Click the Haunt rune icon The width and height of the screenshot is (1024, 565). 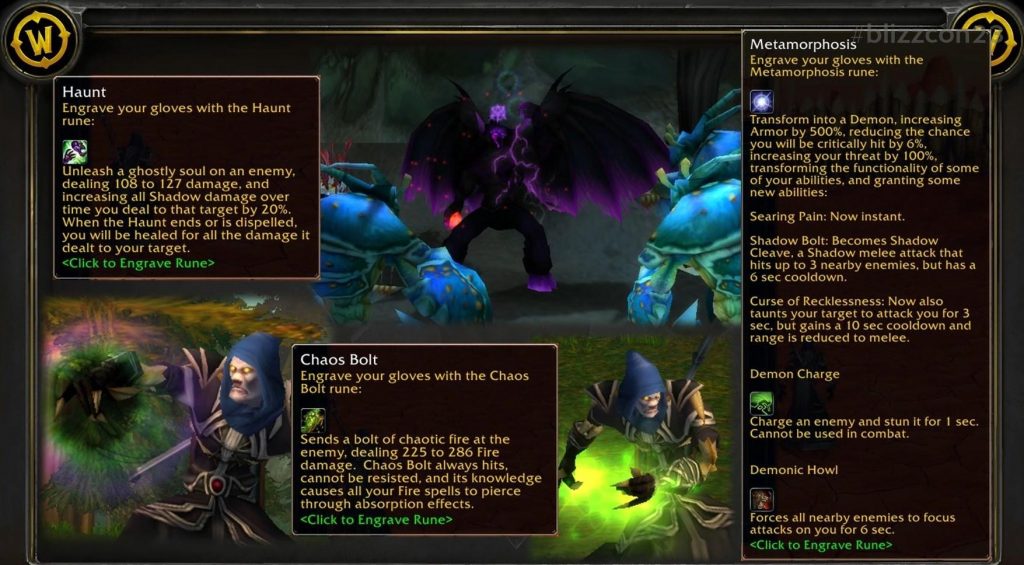coord(74,151)
